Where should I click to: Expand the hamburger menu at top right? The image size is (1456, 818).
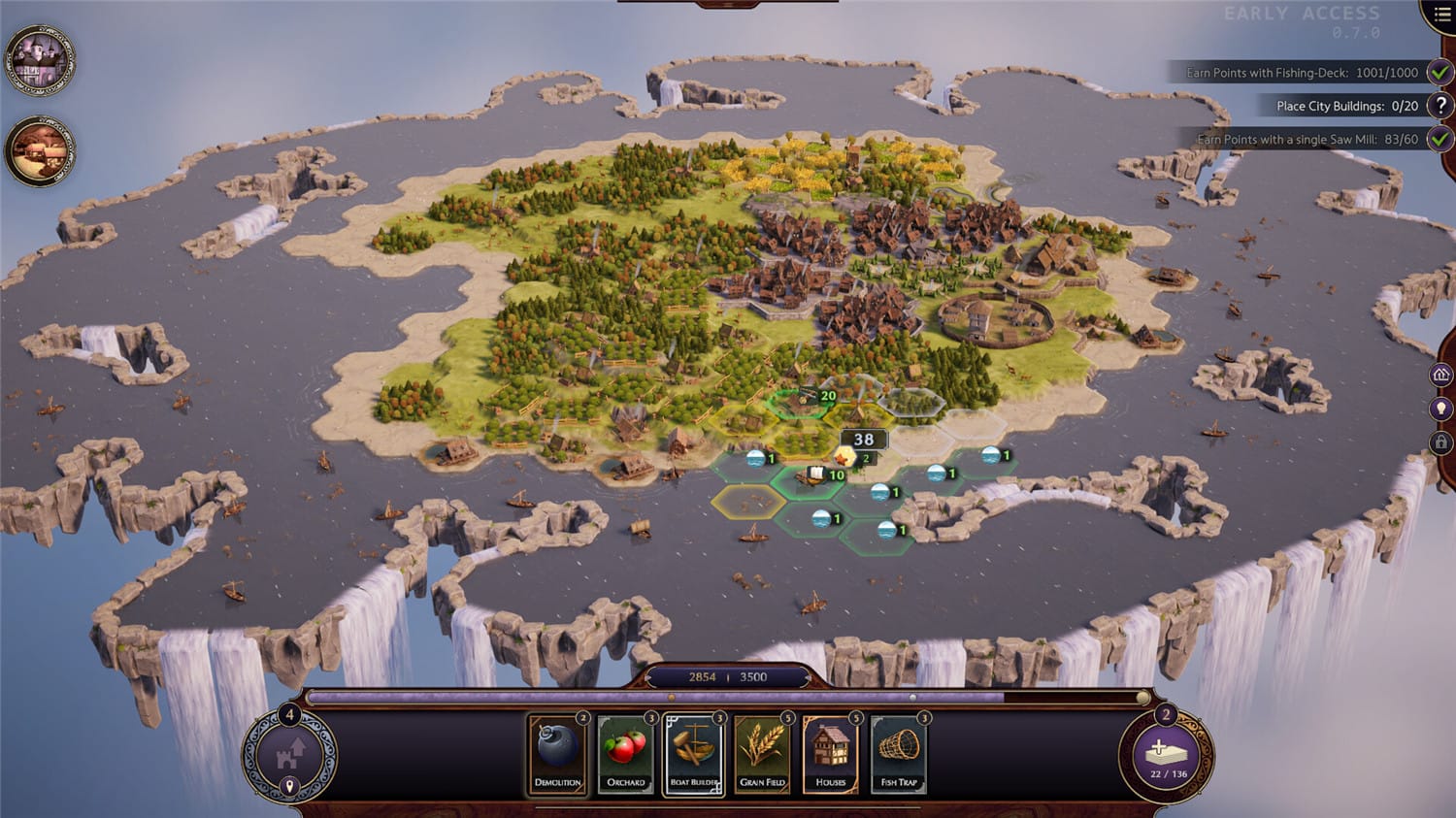tap(1441, 15)
